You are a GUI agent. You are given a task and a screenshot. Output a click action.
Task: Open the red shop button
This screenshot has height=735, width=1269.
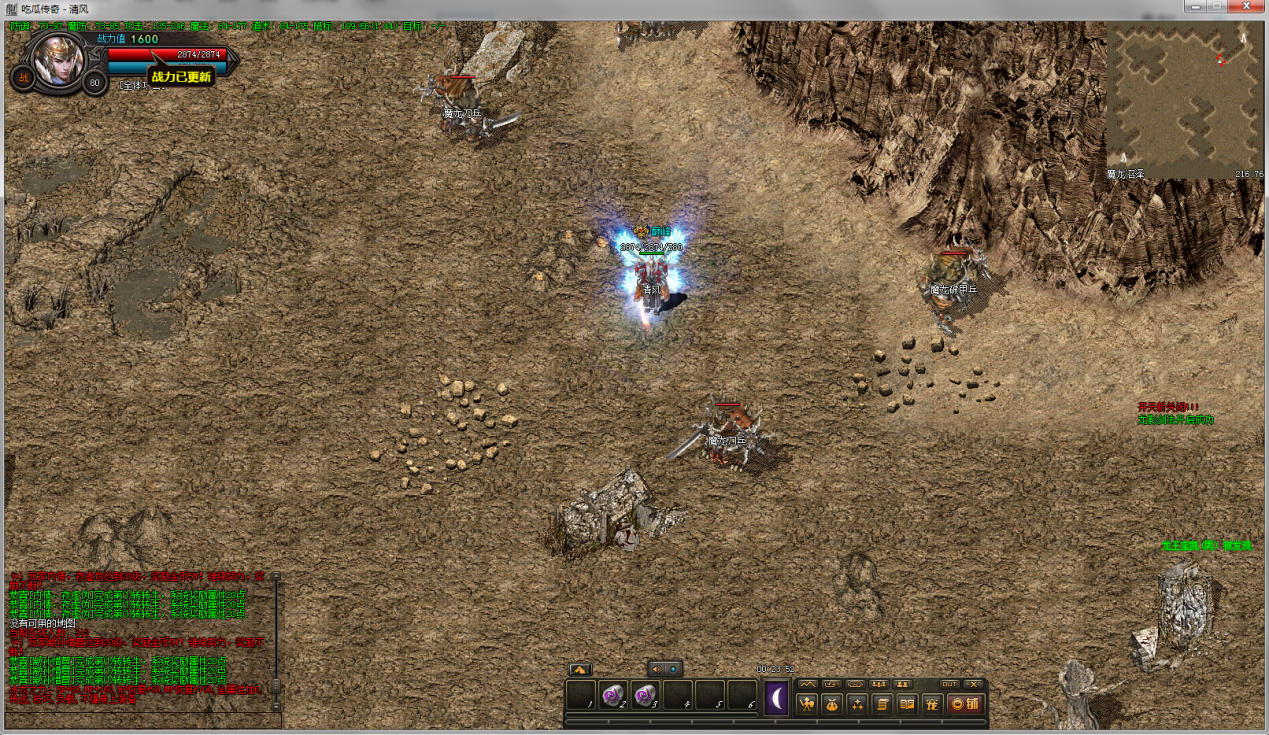click(x=965, y=704)
